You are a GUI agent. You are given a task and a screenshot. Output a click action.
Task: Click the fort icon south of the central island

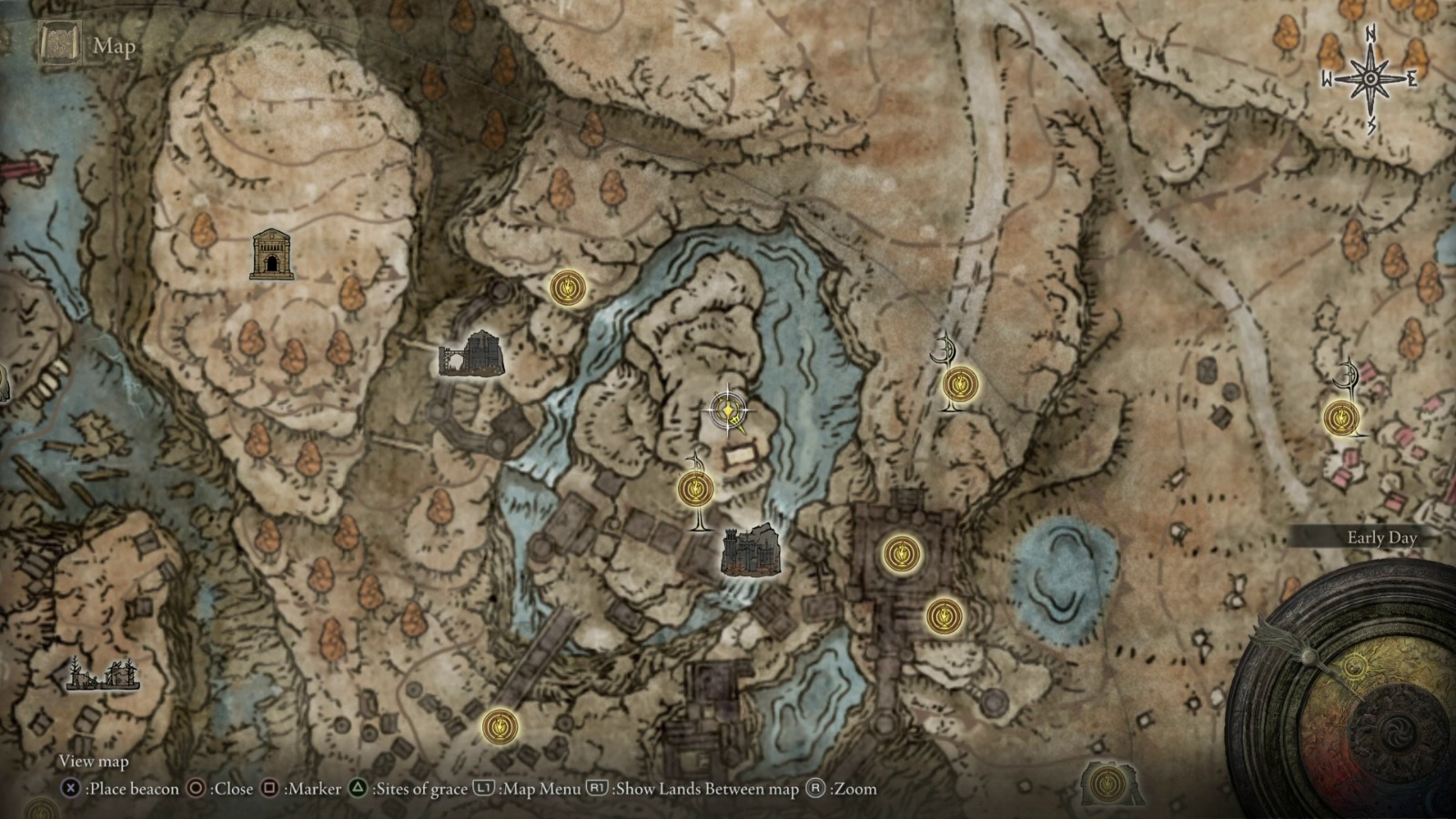(753, 550)
